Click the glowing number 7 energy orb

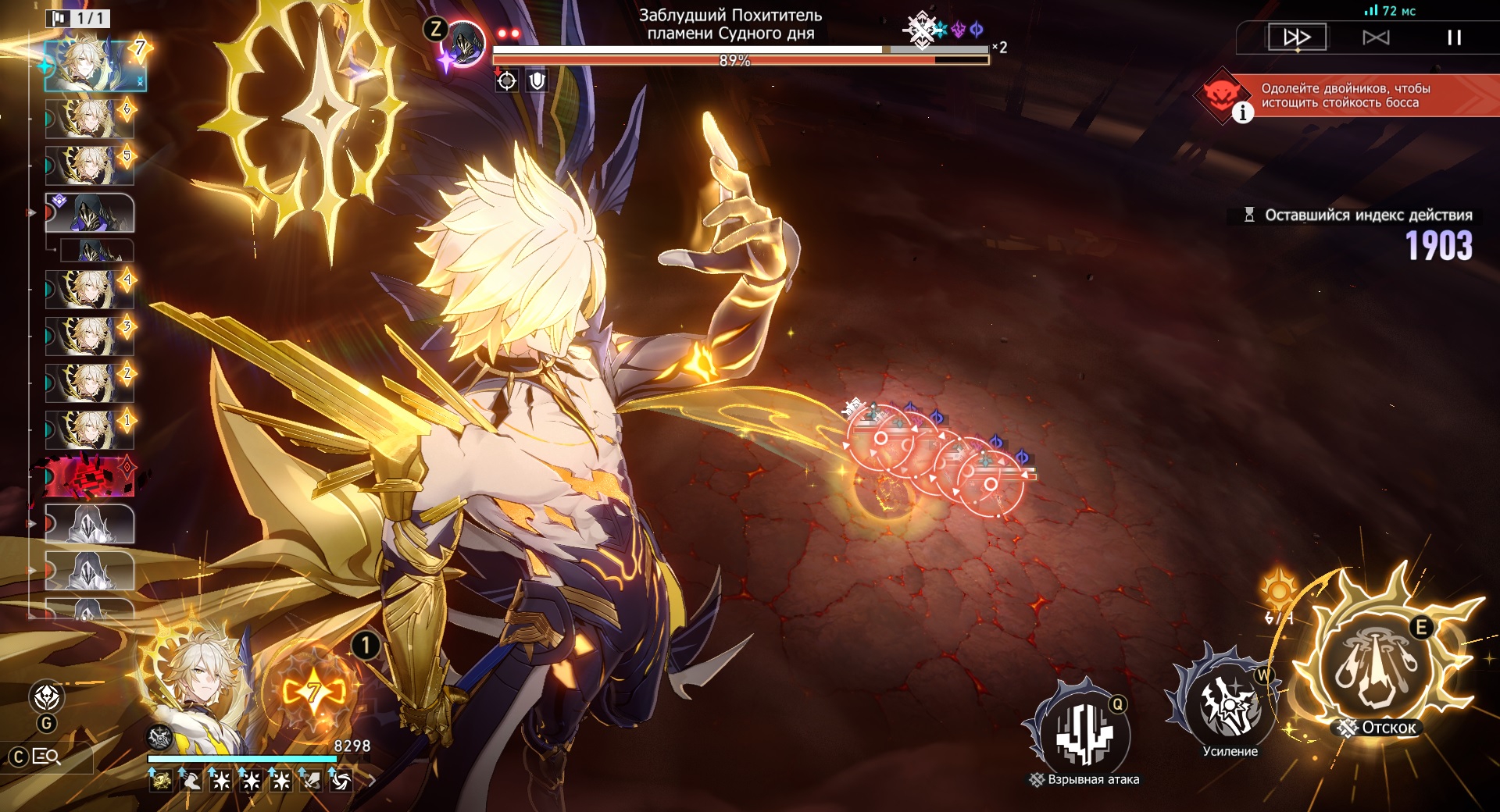[313, 691]
